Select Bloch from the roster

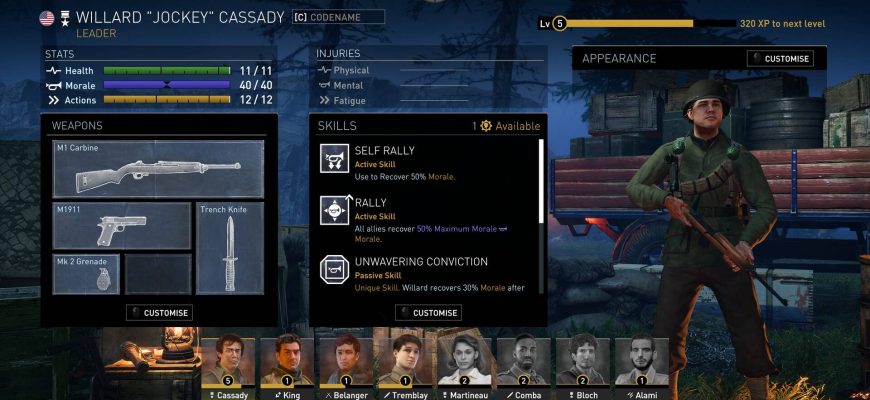pyautogui.click(x=583, y=364)
